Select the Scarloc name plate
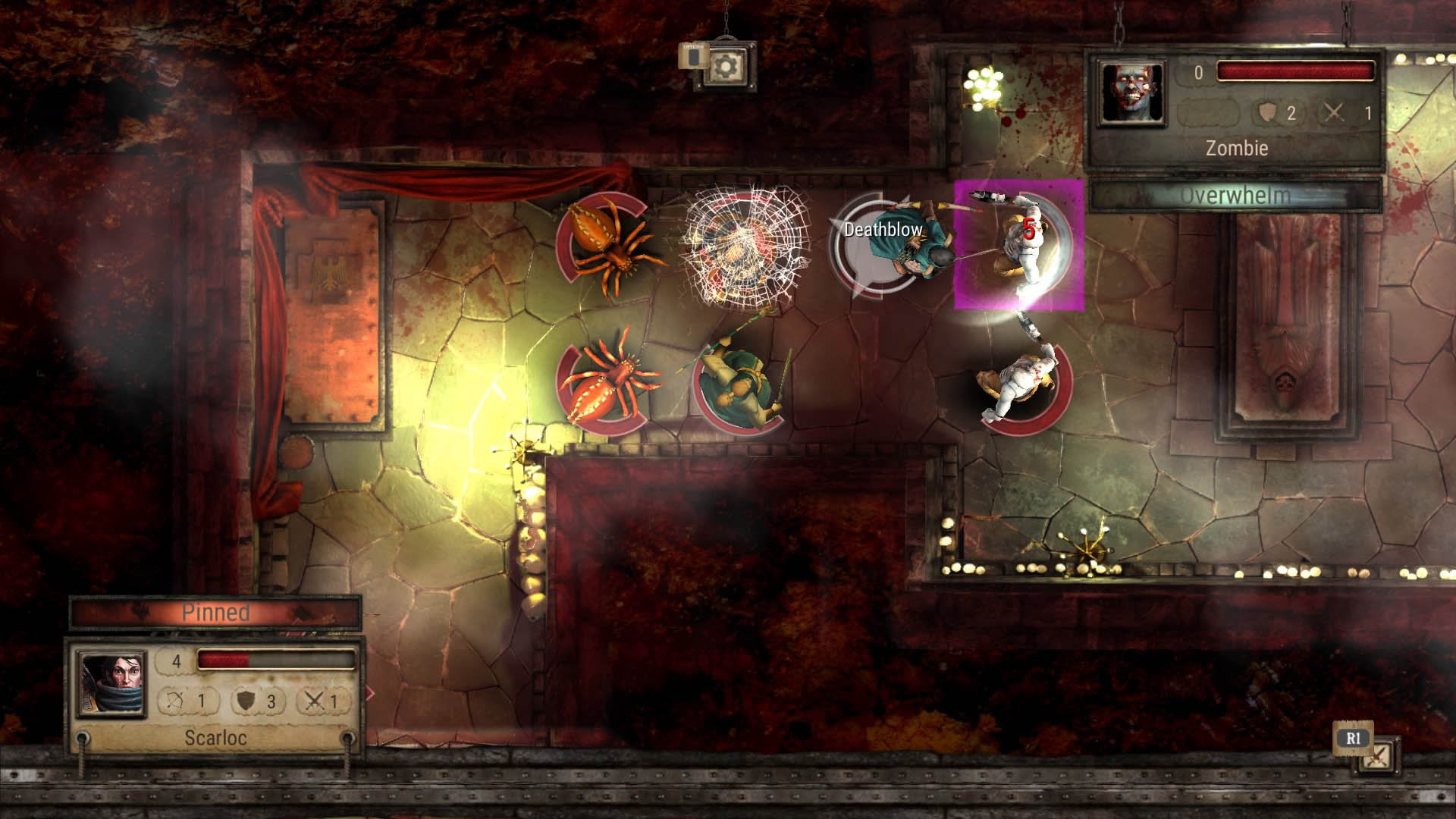 (216, 737)
